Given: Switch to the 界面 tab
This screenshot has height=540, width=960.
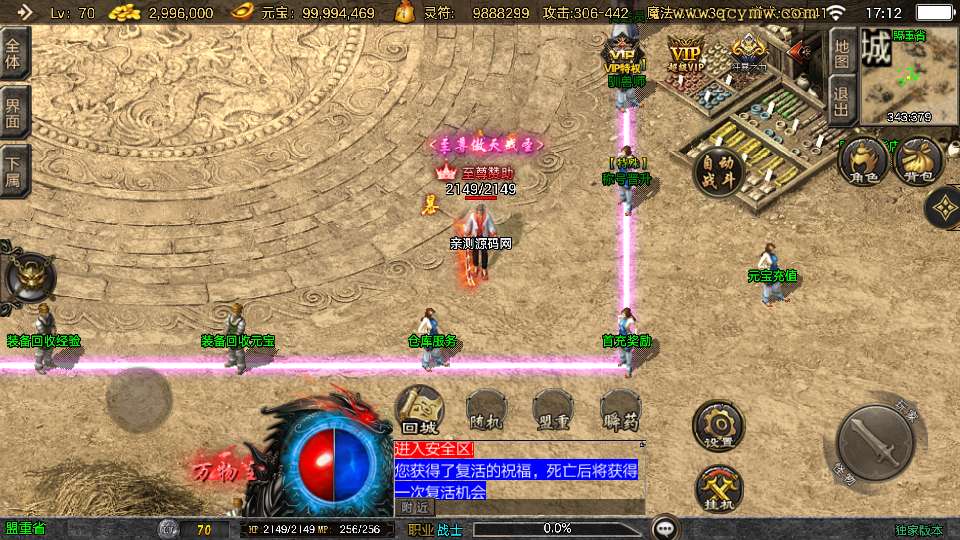Looking at the screenshot, I should (x=14, y=112).
